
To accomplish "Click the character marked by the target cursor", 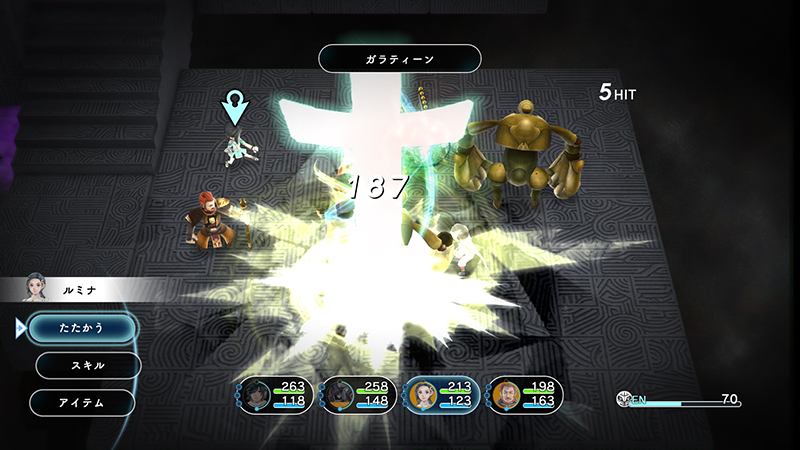I will [236, 148].
